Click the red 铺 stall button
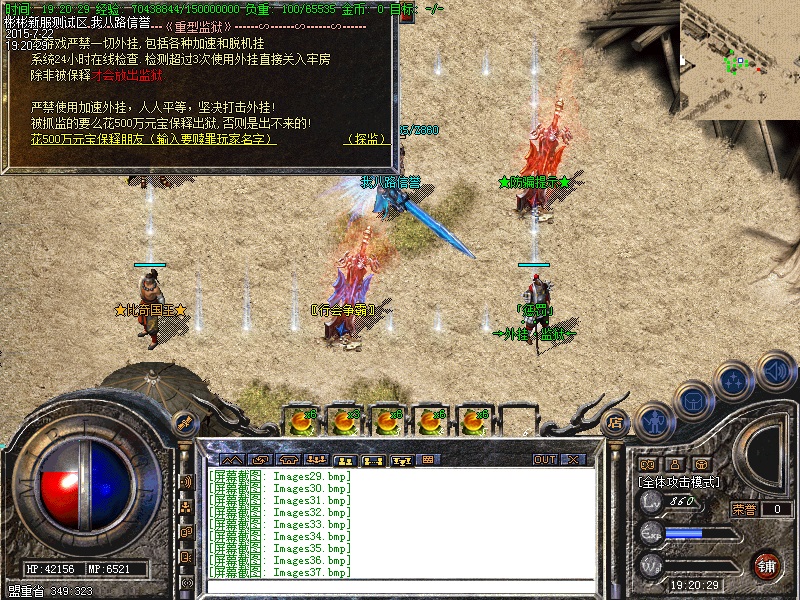Image resolution: width=800 pixels, height=600 pixels. pyautogui.click(x=767, y=565)
